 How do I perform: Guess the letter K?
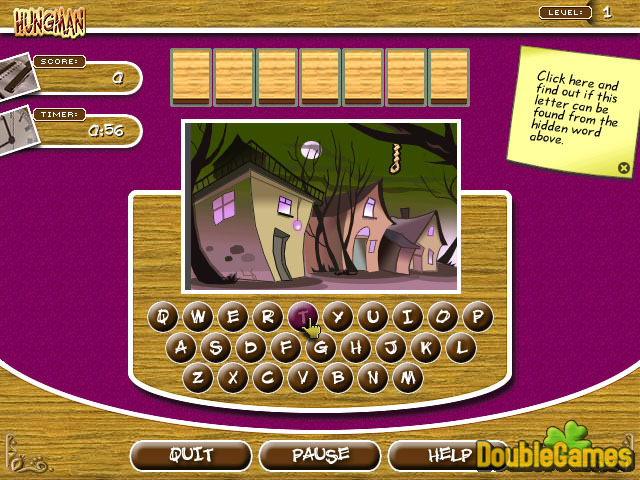point(425,348)
